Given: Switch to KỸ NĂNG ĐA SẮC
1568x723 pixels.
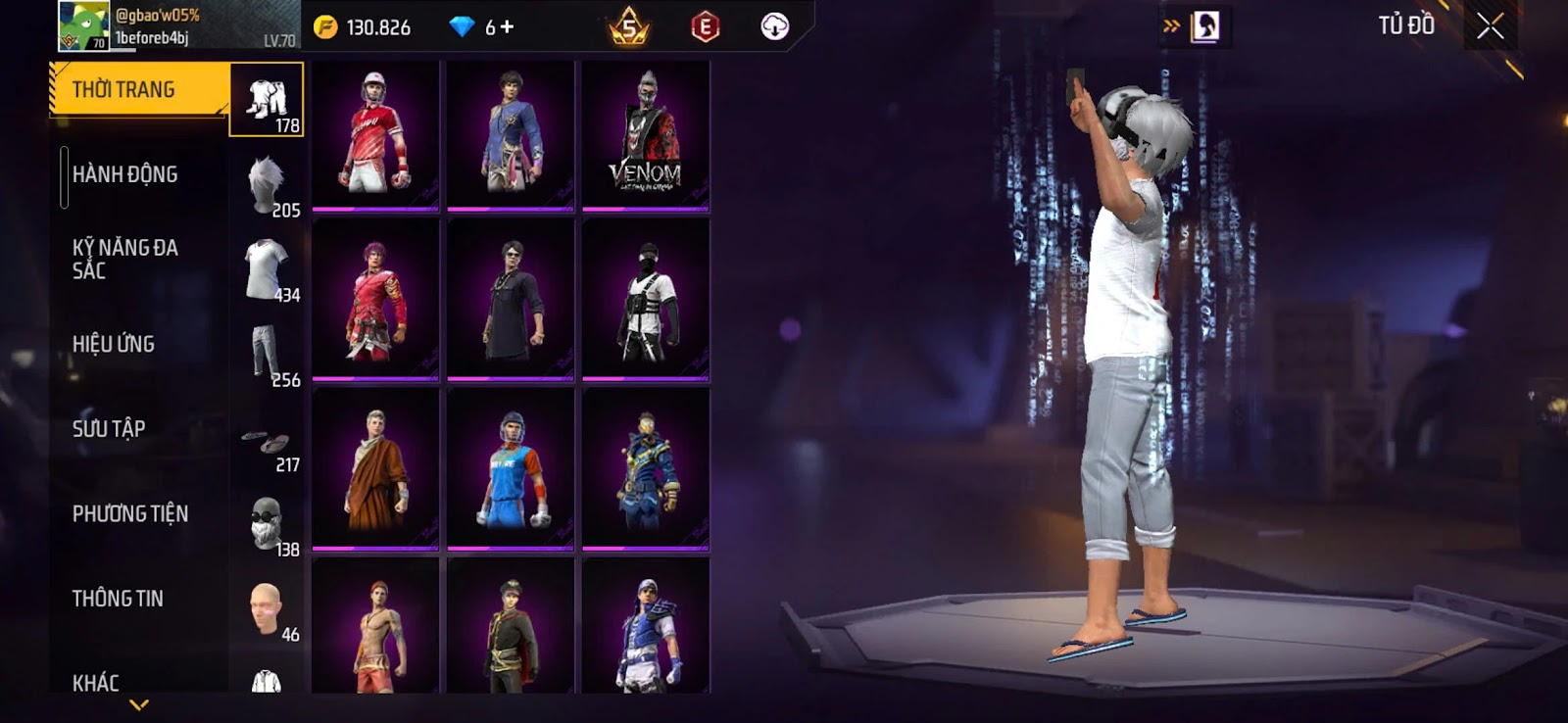Looking at the screenshot, I should [124, 259].
